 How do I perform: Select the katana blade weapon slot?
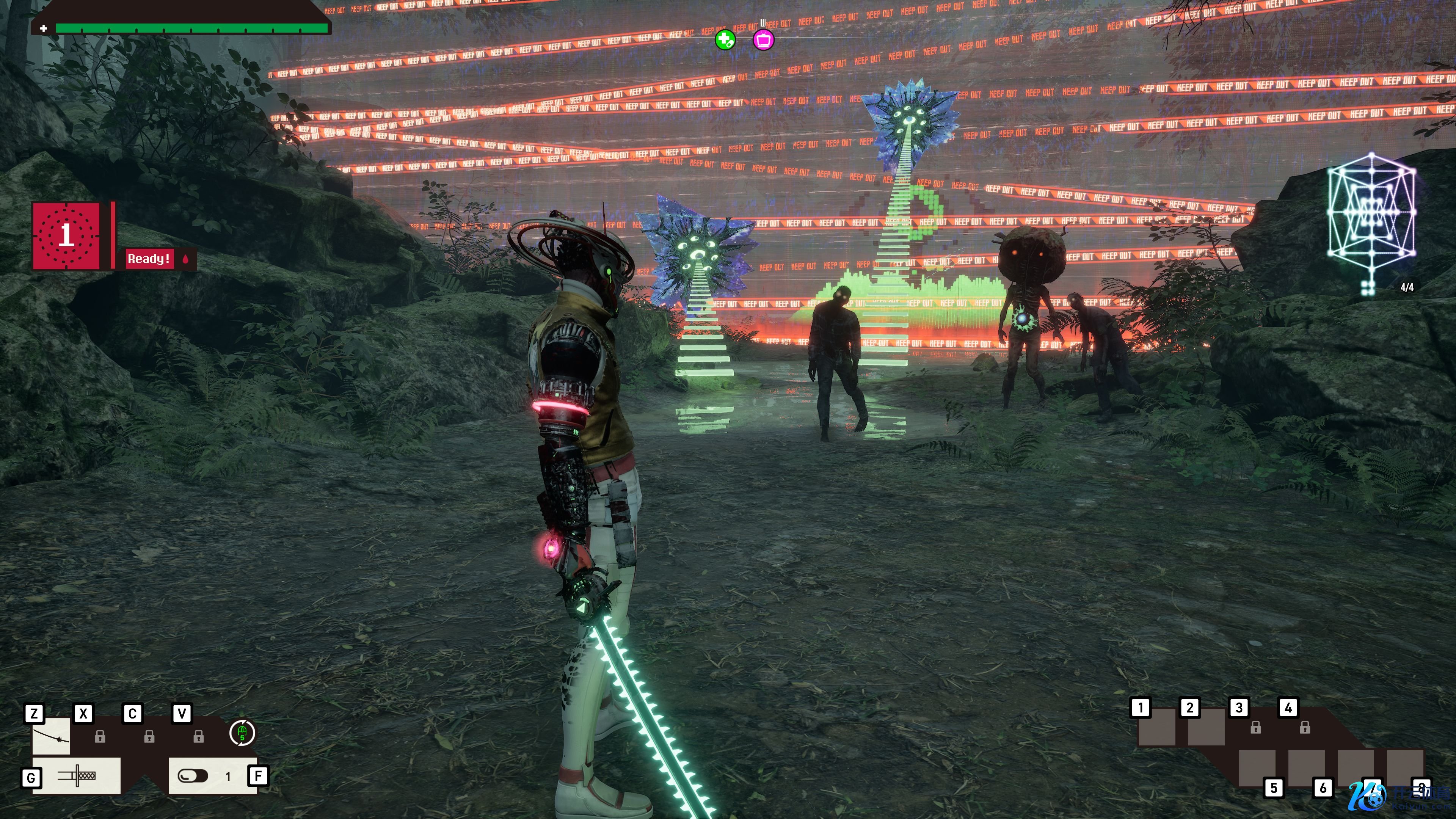[51, 736]
